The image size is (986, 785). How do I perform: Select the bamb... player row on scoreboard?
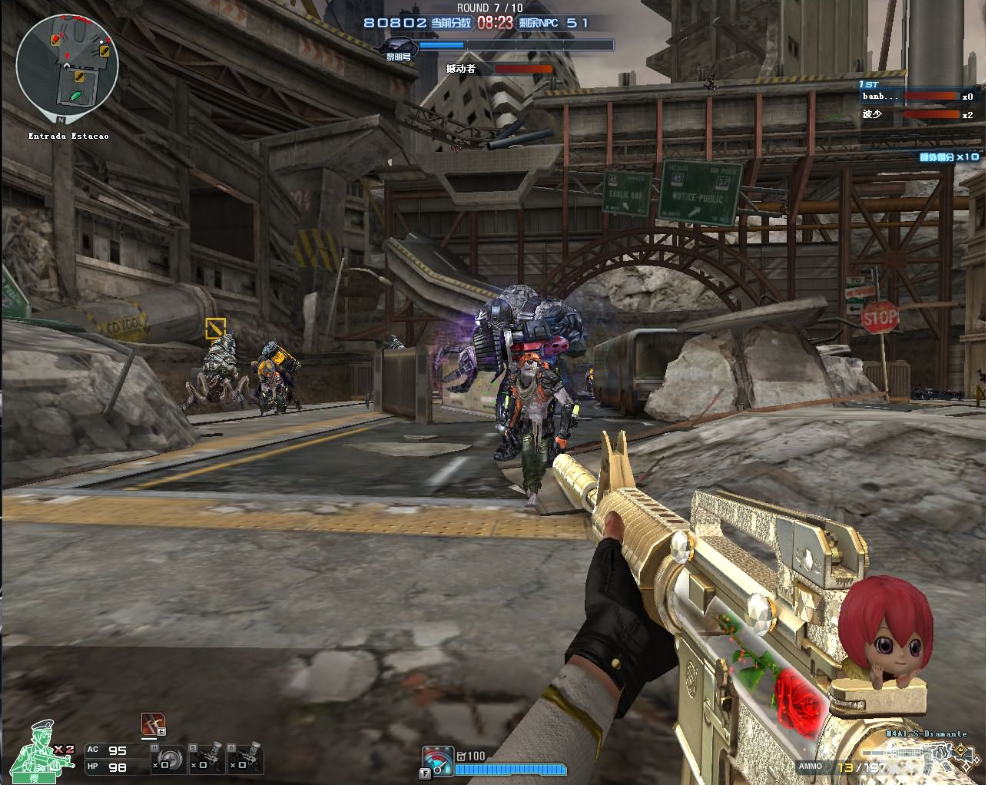click(917, 97)
